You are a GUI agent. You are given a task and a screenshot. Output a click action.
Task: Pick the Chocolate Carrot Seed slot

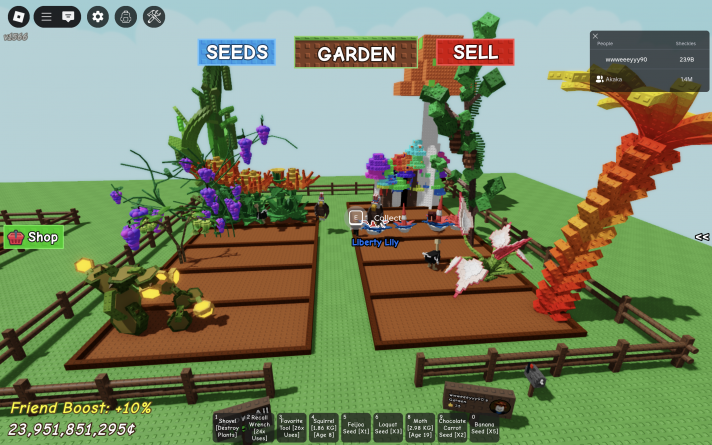click(453, 428)
